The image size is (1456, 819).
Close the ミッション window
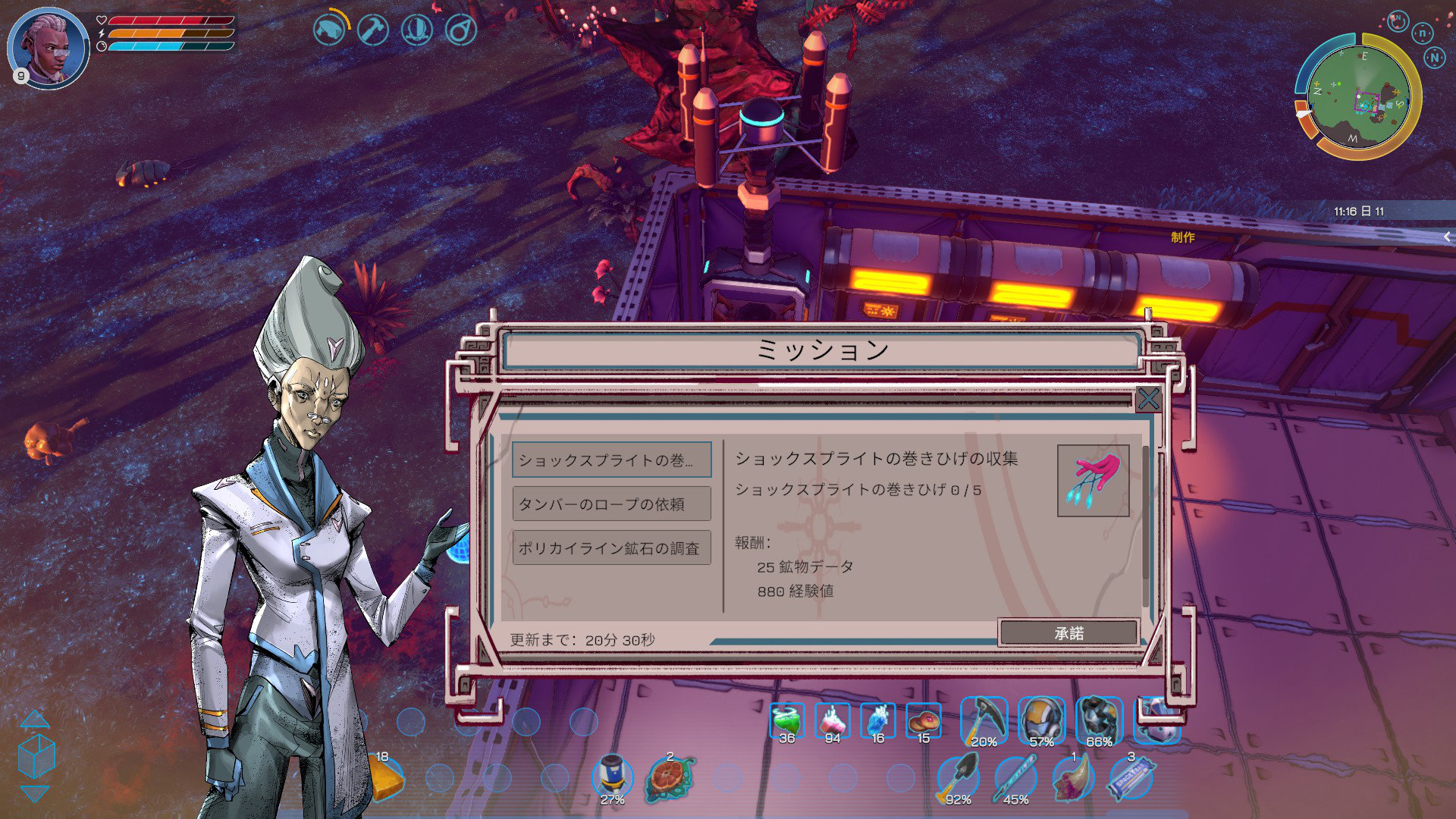[1148, 399]
